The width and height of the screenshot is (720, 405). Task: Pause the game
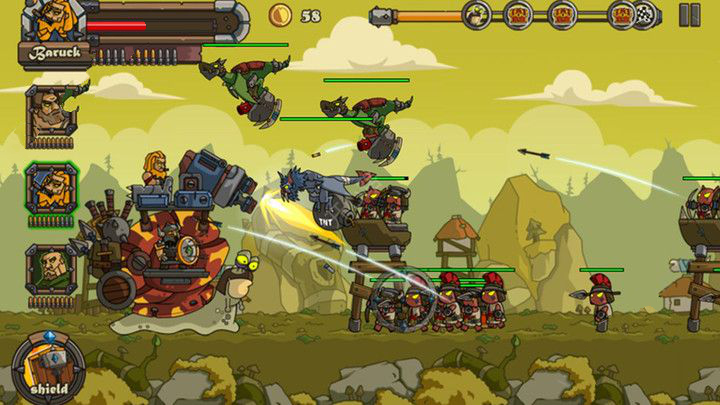689,15
